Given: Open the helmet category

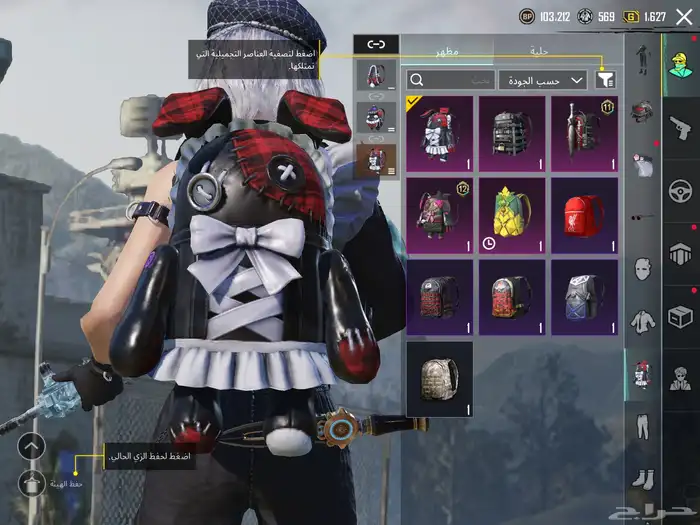Looking at the screenshot, I should 642,110.
